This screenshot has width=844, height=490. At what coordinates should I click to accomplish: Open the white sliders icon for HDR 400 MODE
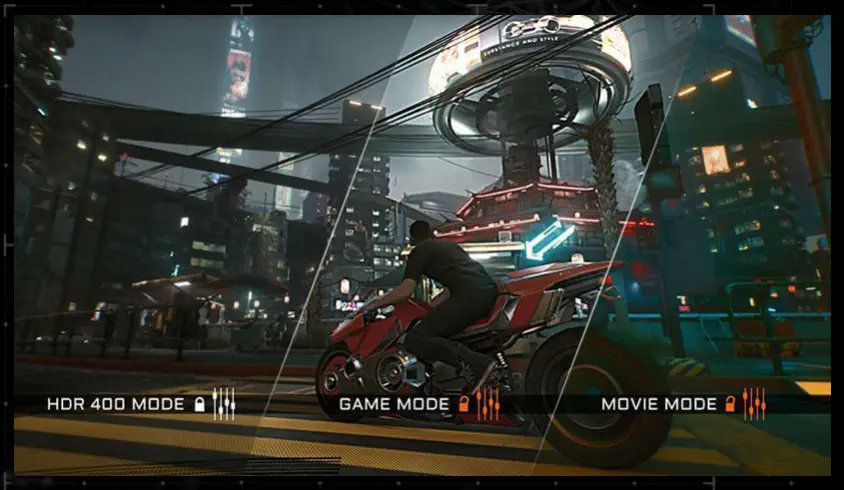(224, 404)
